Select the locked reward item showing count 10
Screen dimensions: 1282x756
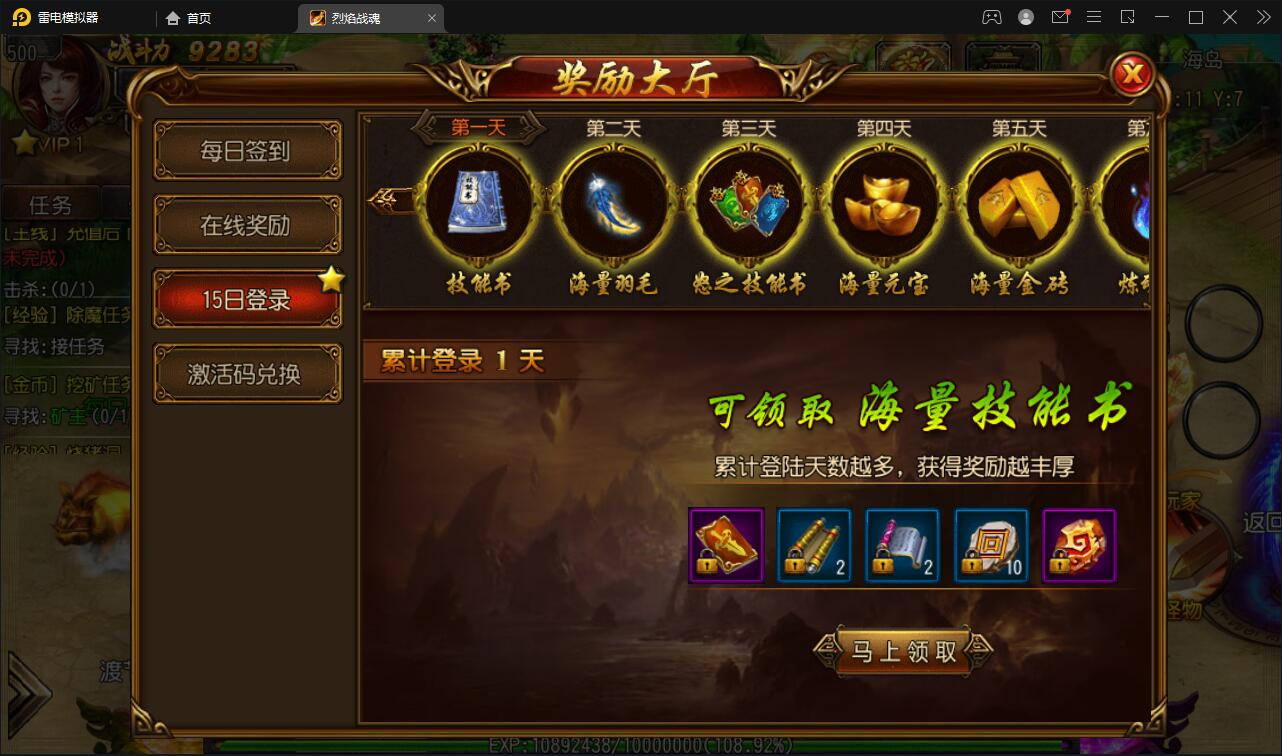point(991,545)
